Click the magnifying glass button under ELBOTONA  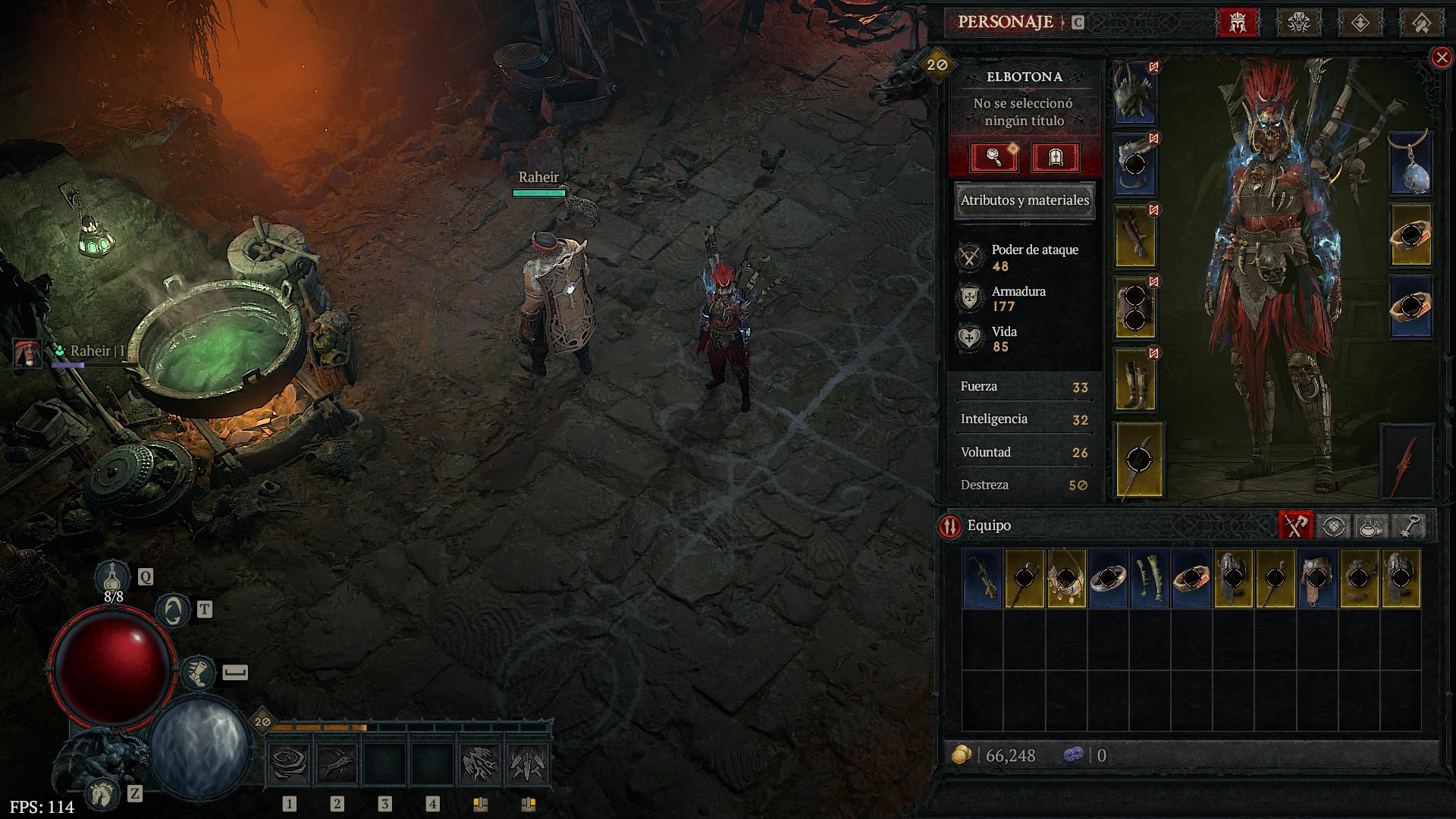(993, 157)
